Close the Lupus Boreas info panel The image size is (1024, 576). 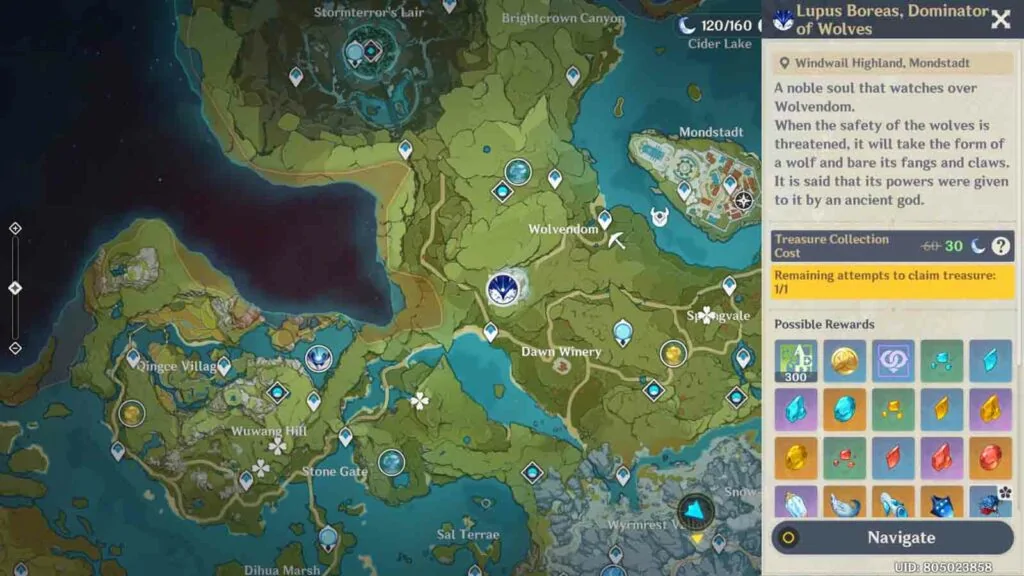[x=1000, y=19]
